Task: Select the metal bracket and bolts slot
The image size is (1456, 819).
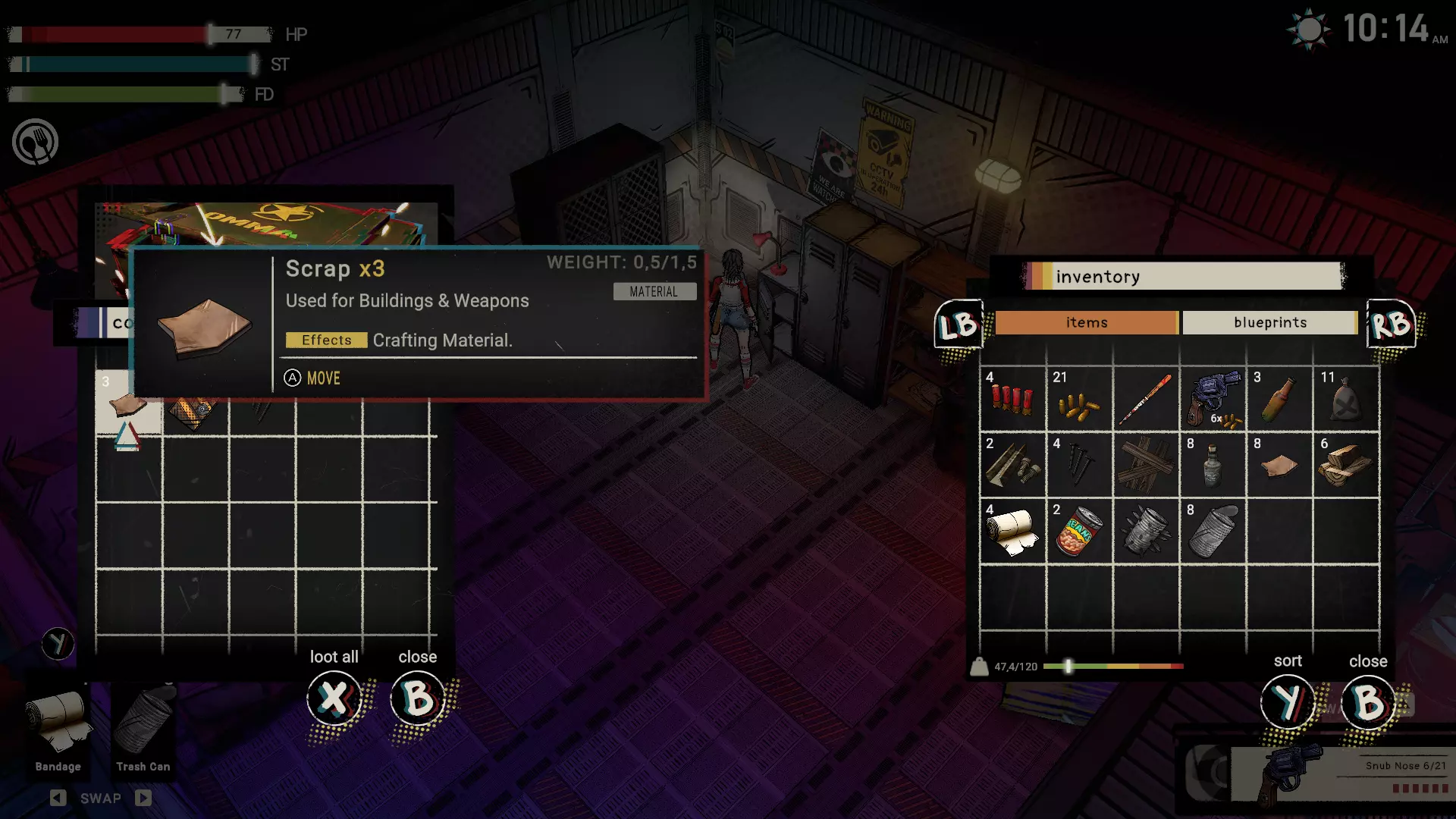Action: (x=1012, y=465)
